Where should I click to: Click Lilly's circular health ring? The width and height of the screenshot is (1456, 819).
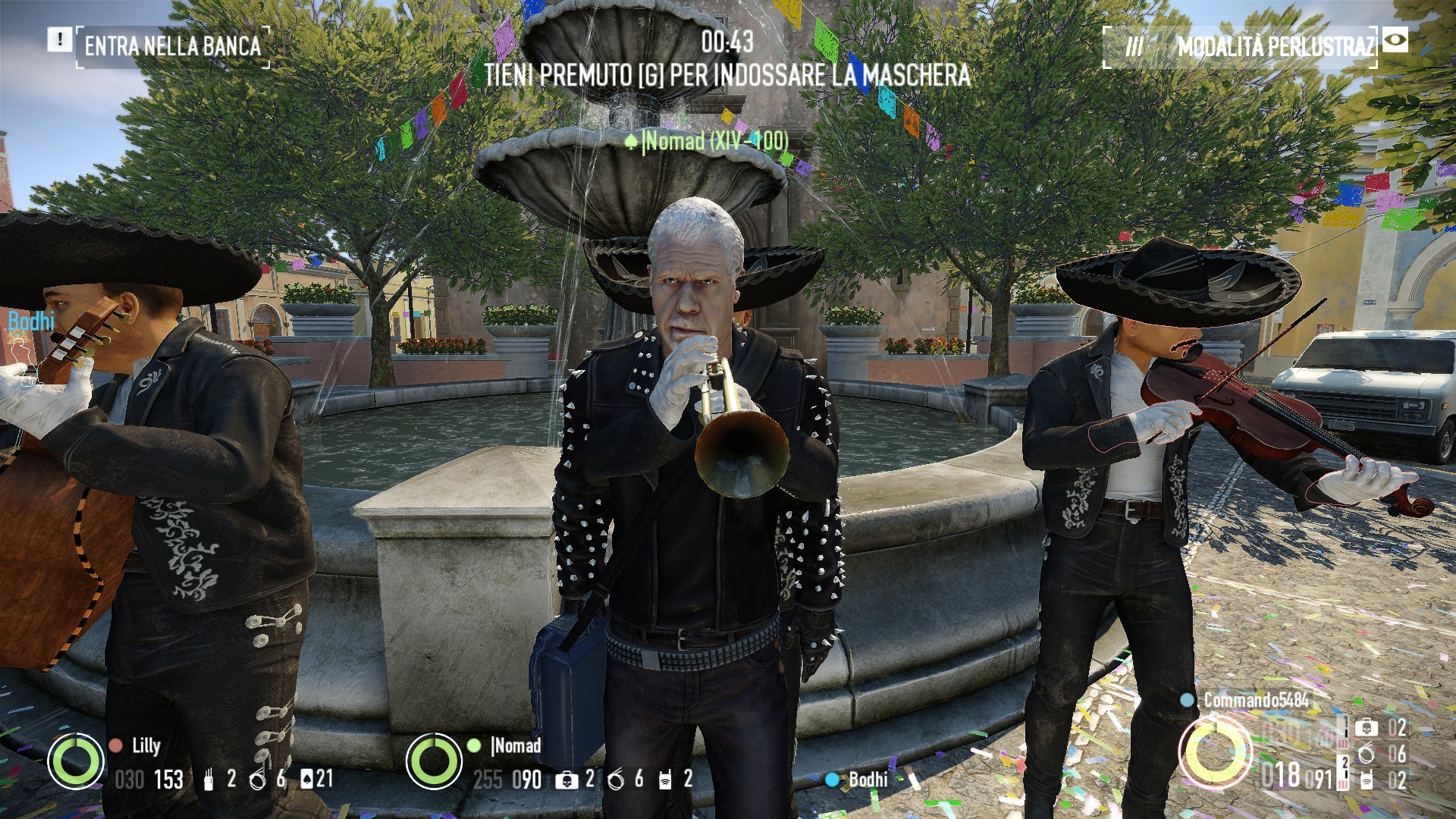[76, 761]
